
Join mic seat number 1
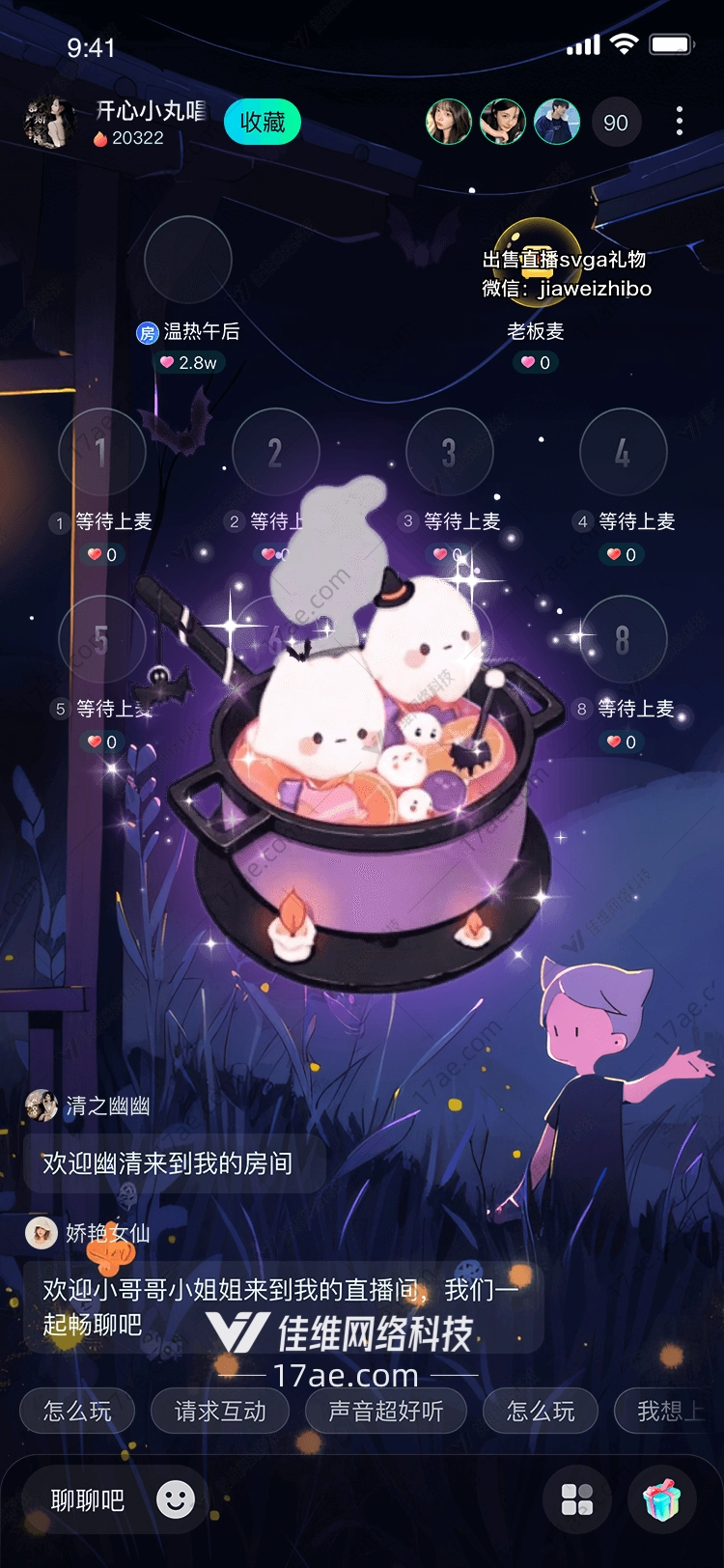coord(101,452)
